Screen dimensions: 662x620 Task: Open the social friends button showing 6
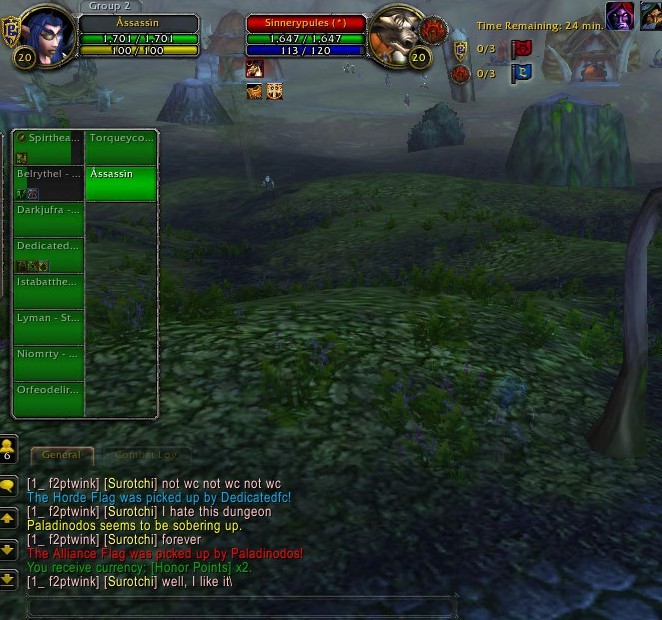point(8,449)
